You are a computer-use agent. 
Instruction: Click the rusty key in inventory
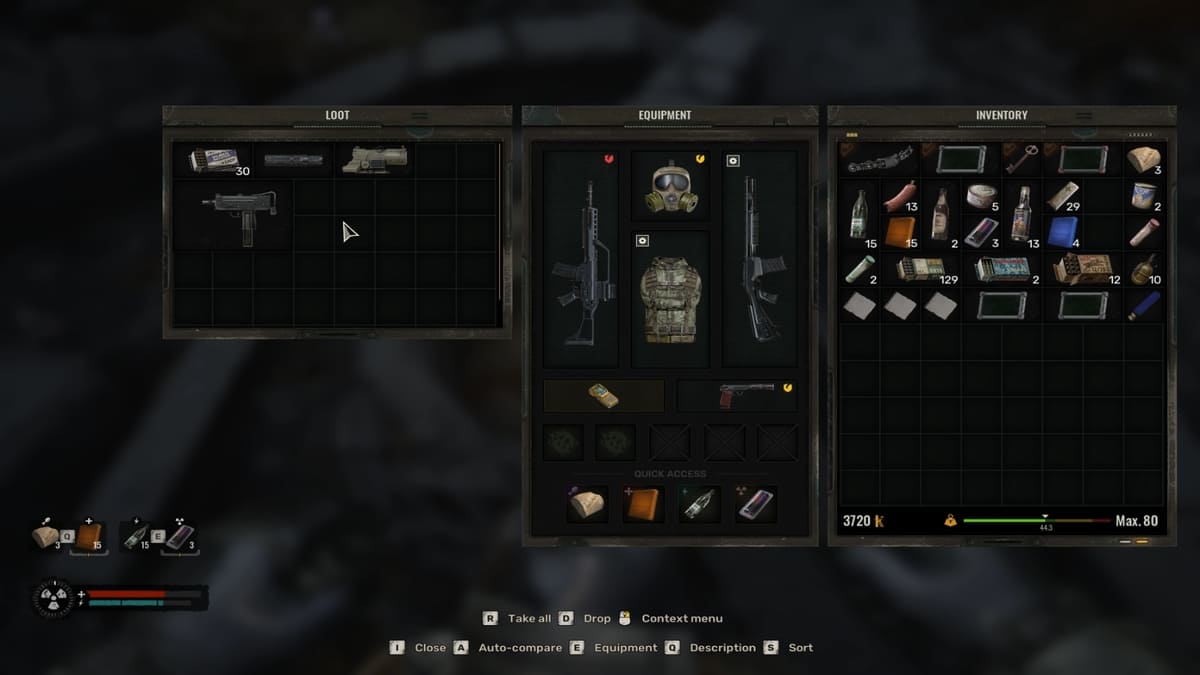click(1021, 159)
